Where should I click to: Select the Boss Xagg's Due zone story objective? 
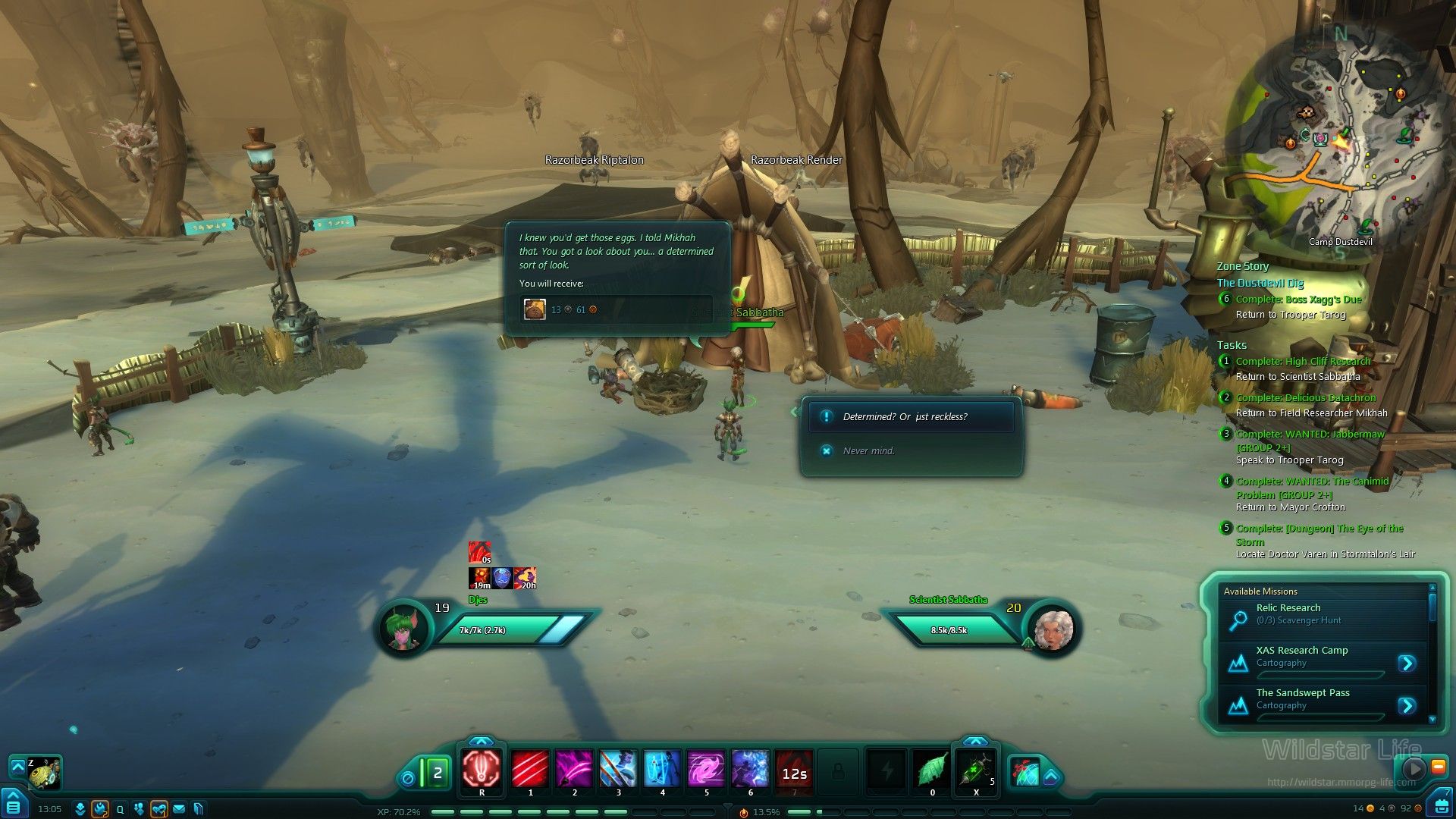1298,300
